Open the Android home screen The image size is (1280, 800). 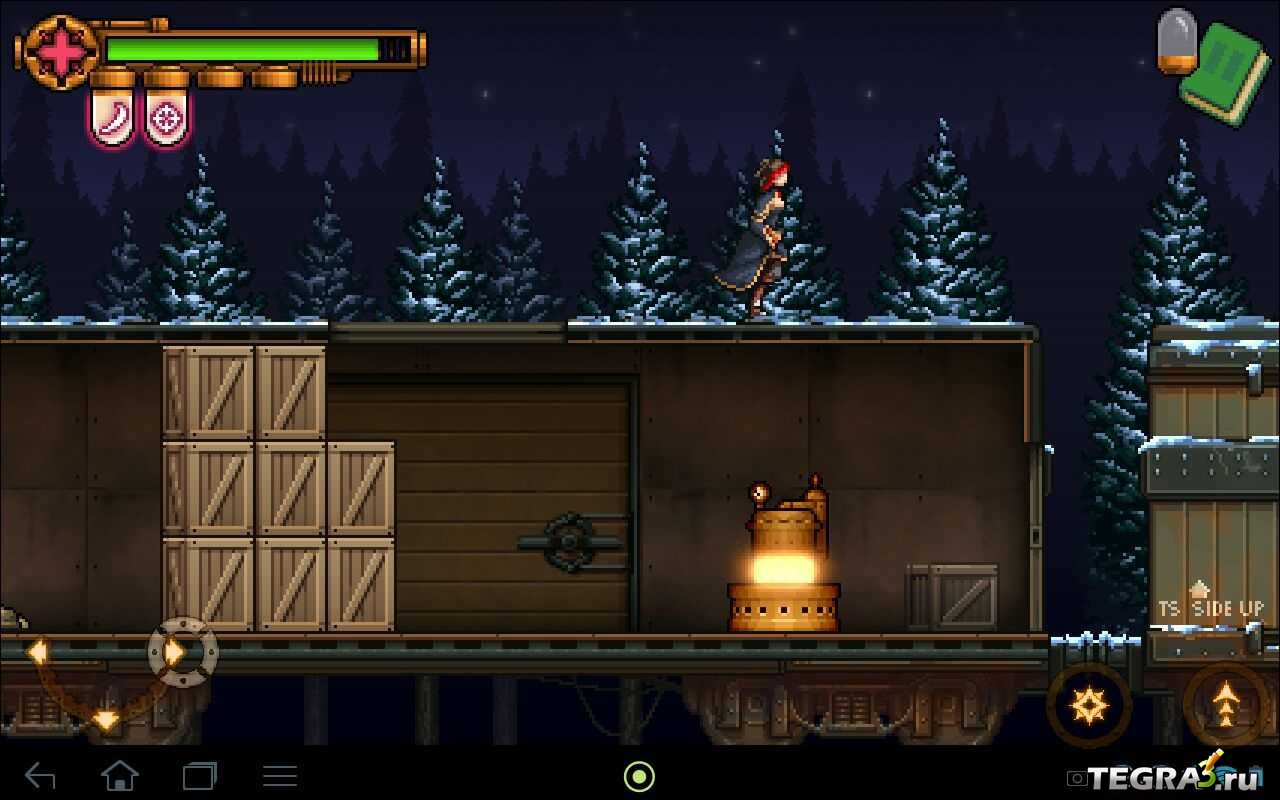(x=120, y=775)
